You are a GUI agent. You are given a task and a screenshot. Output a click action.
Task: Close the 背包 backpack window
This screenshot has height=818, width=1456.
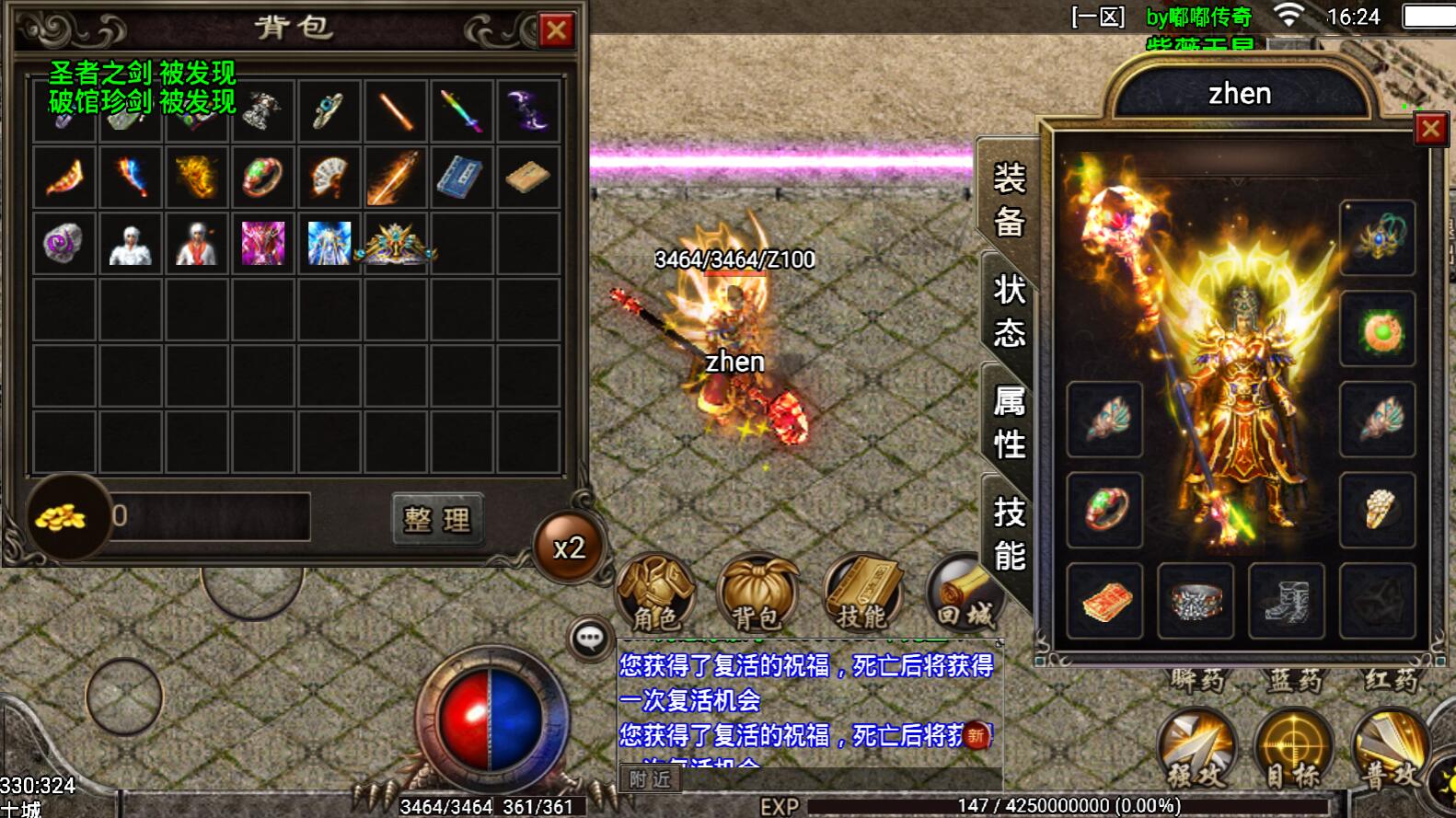pyautogui.click(x=556, y=30)
